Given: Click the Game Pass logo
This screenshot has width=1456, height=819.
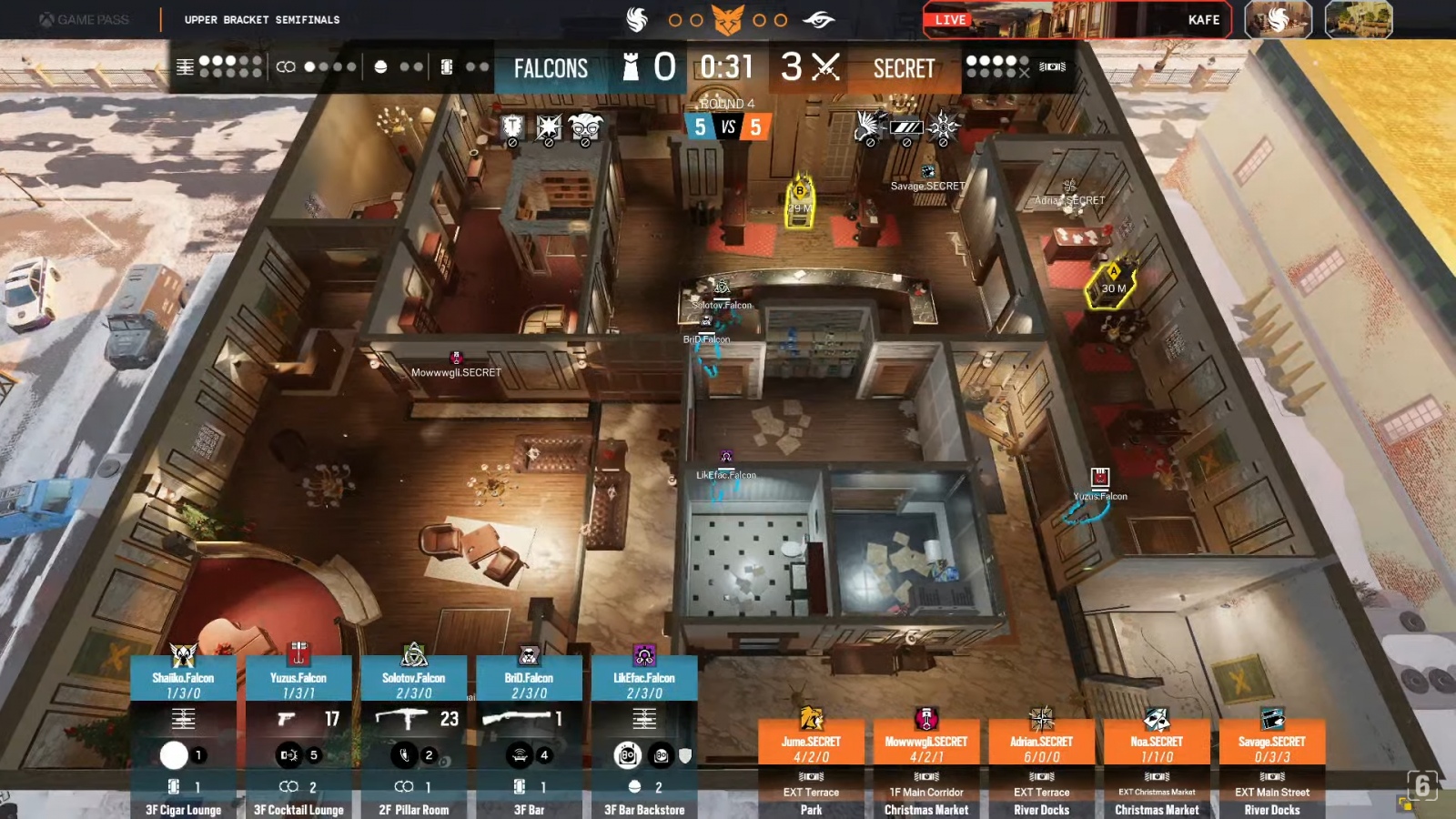Looking at the screenshot, I should click(x=84, y=19).
